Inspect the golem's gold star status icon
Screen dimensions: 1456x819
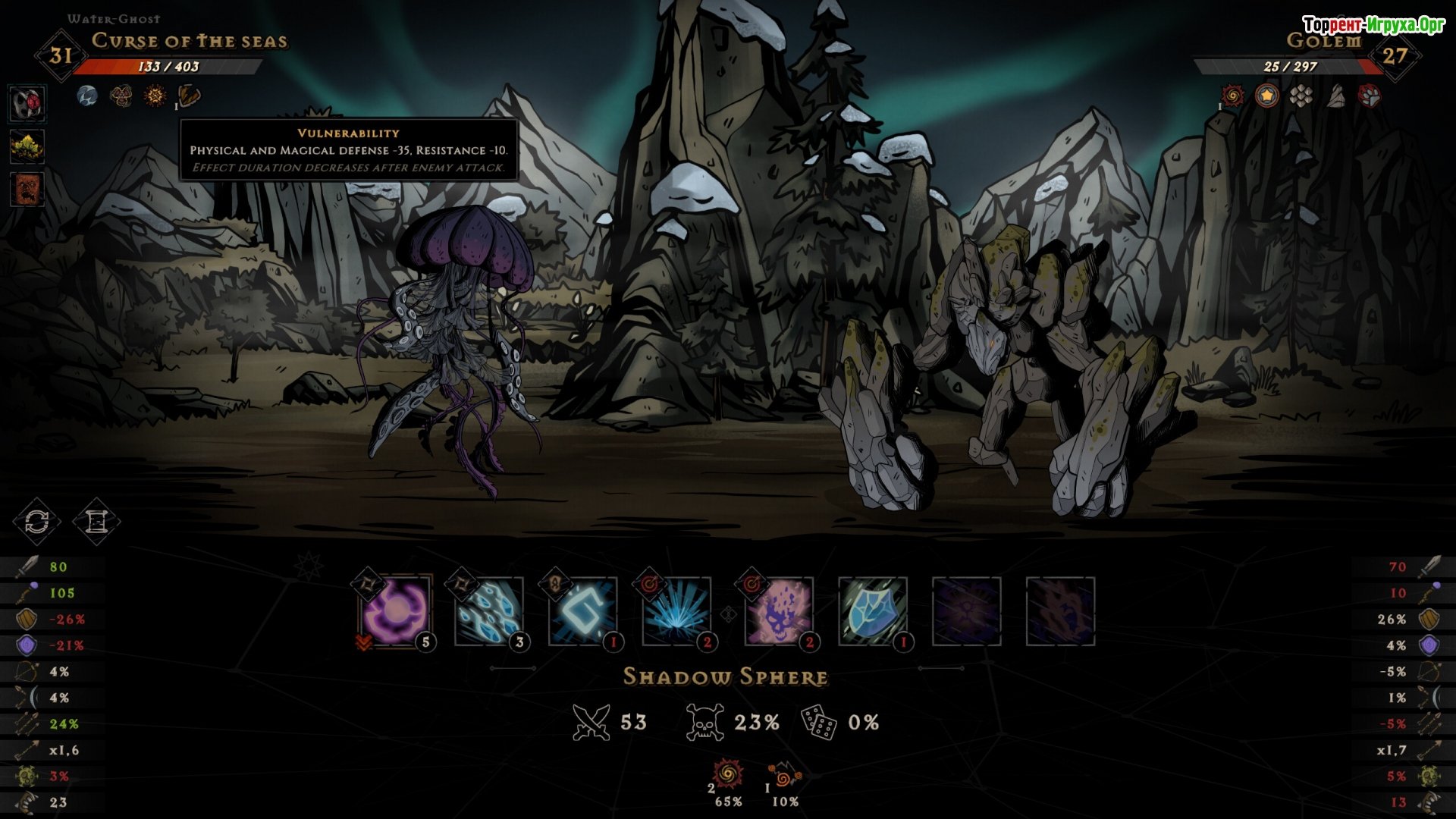pos(1266,96)
